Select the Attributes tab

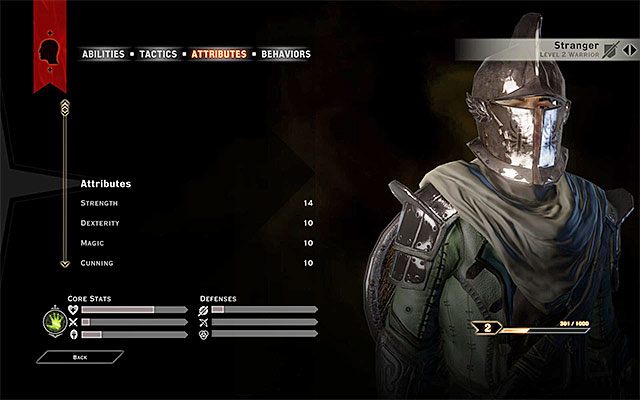pos(218,54)
